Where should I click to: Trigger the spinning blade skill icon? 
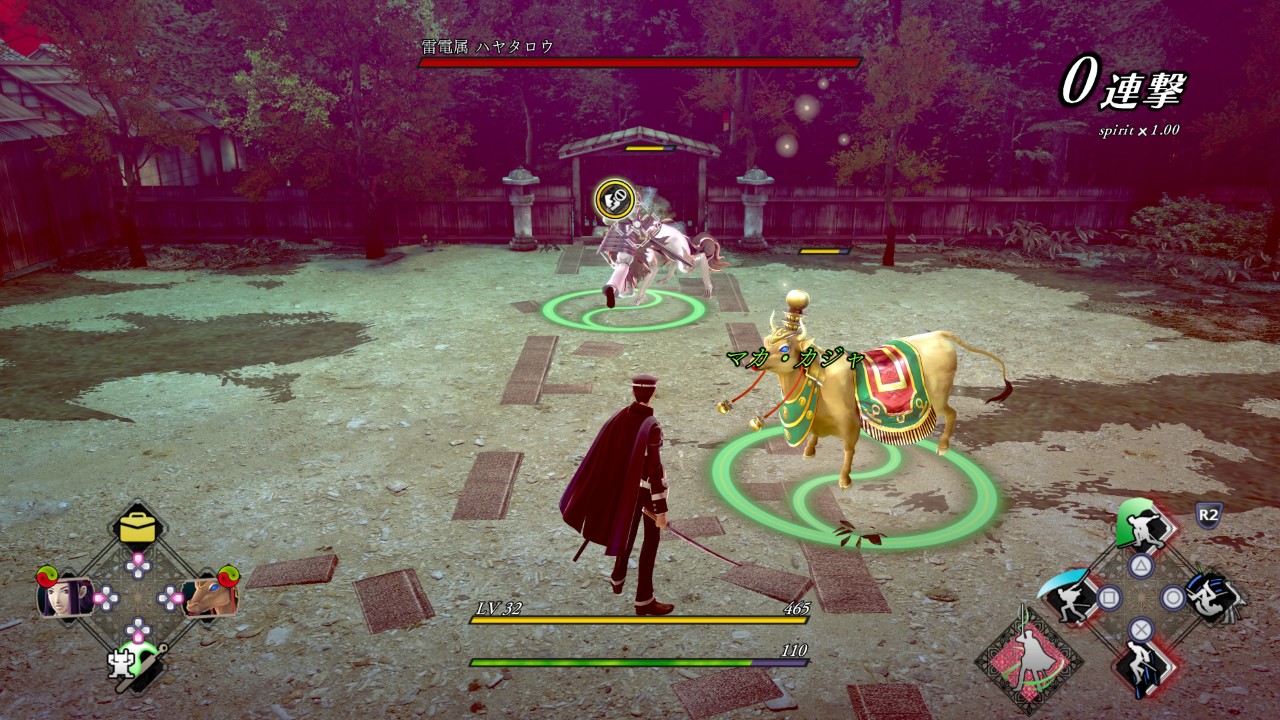1213,597
